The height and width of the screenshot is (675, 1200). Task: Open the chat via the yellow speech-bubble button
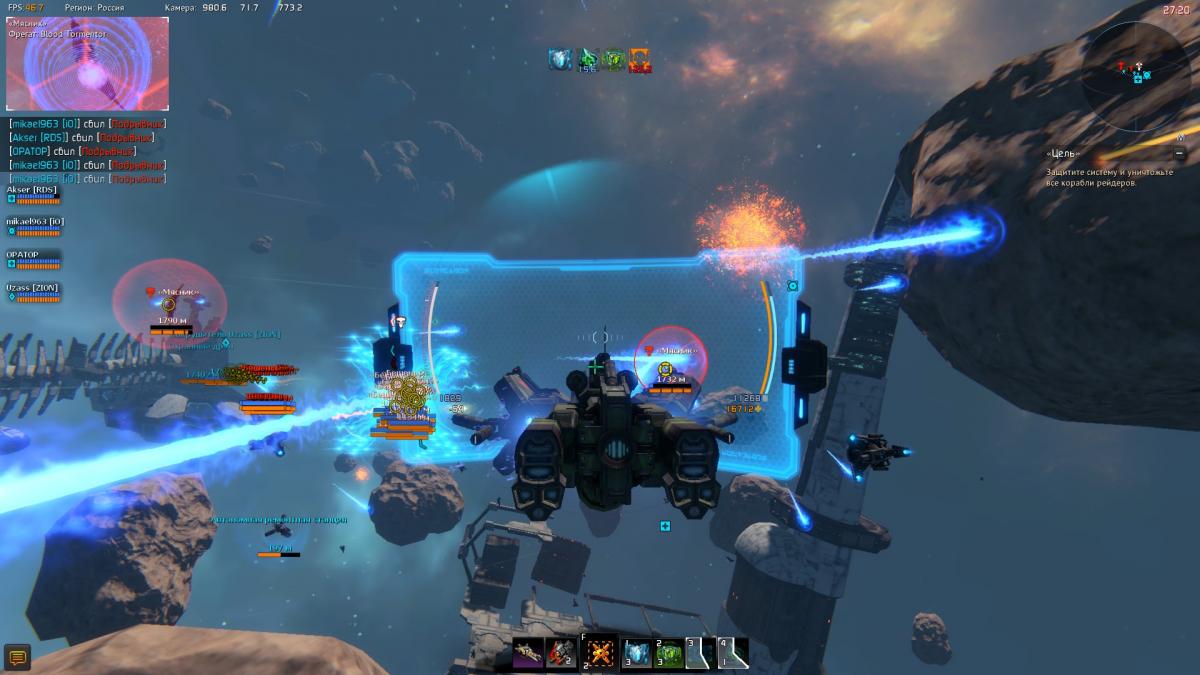17,657
